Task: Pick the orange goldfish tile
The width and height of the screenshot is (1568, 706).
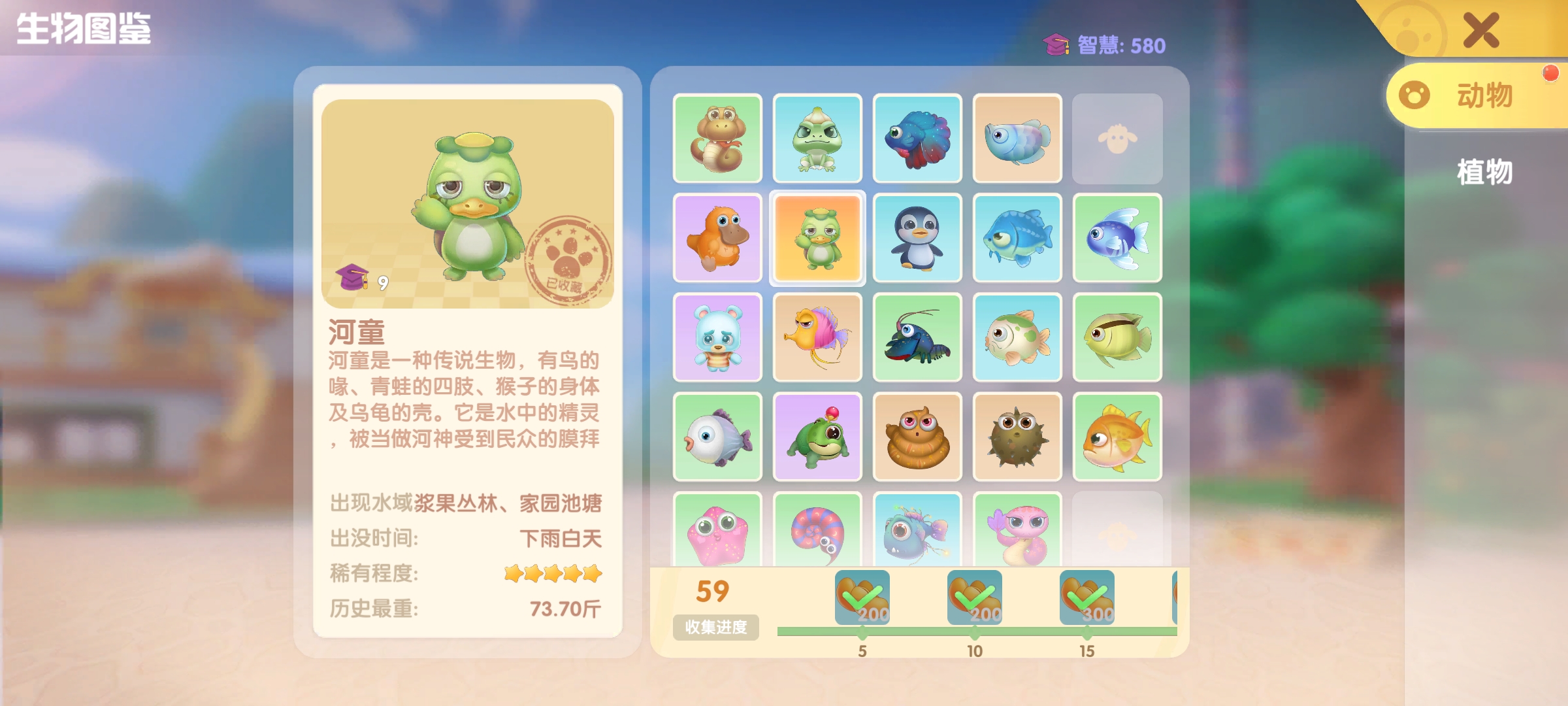Action: point(1117,437)
